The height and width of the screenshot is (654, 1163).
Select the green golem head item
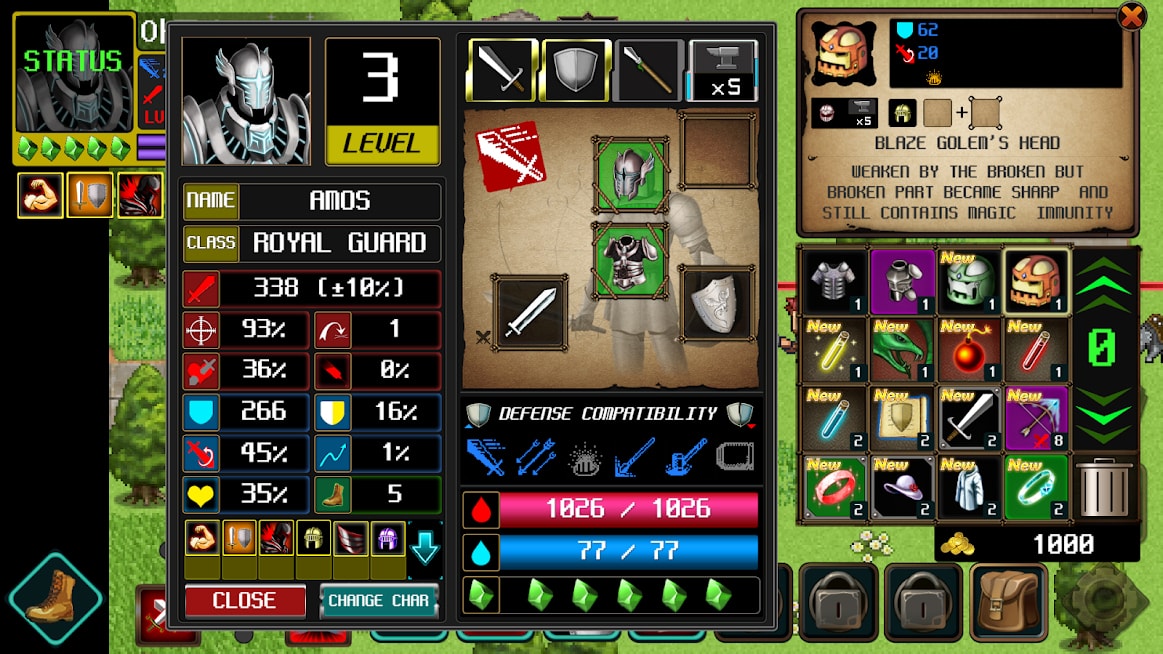[968, 281]
